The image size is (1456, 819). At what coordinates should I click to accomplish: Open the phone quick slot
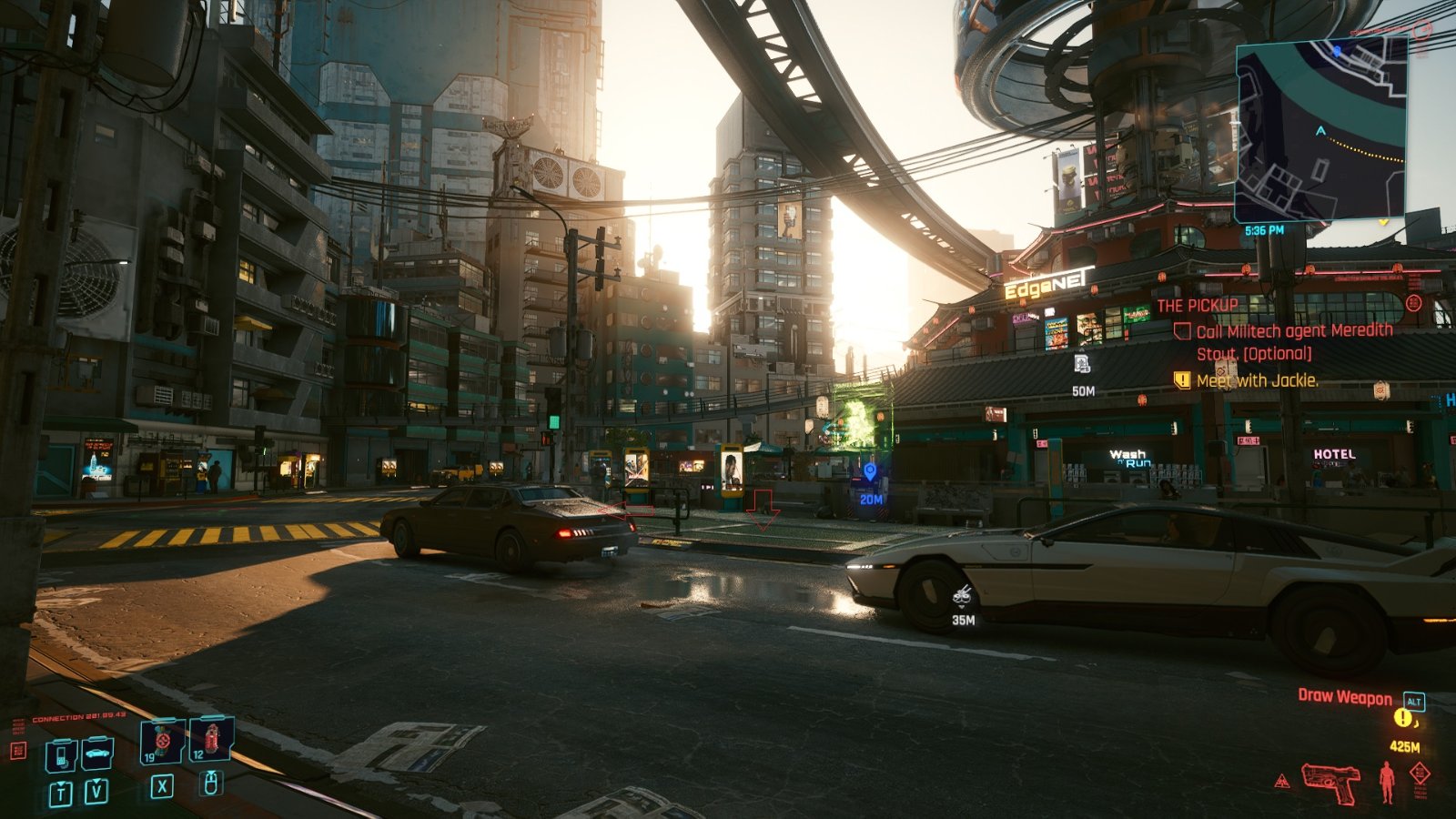[x=60, y=755]
